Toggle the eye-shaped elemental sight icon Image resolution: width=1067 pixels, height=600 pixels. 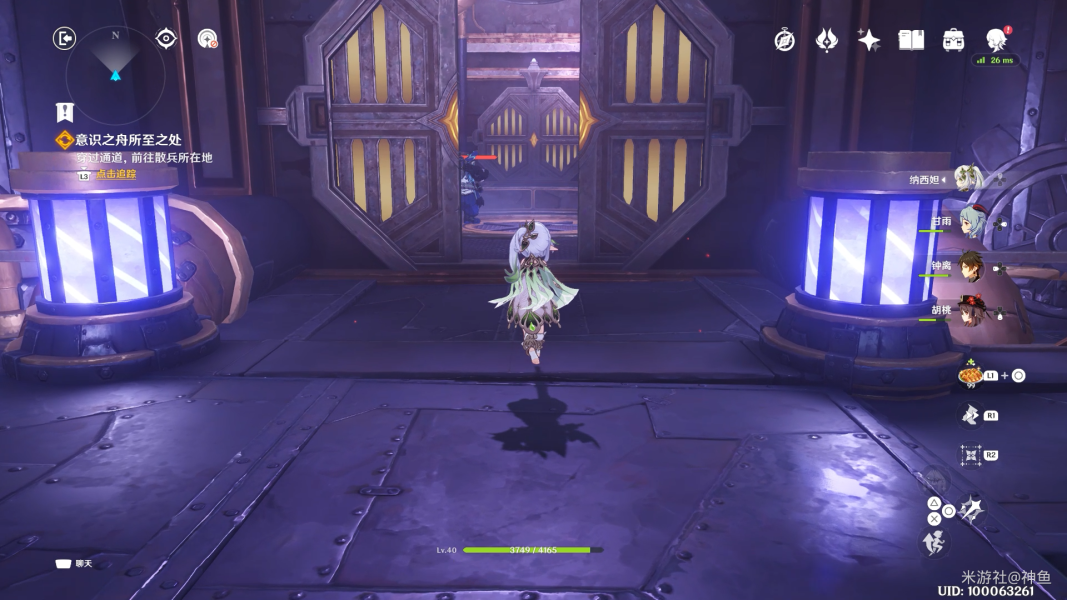click(x=166, y=39)
